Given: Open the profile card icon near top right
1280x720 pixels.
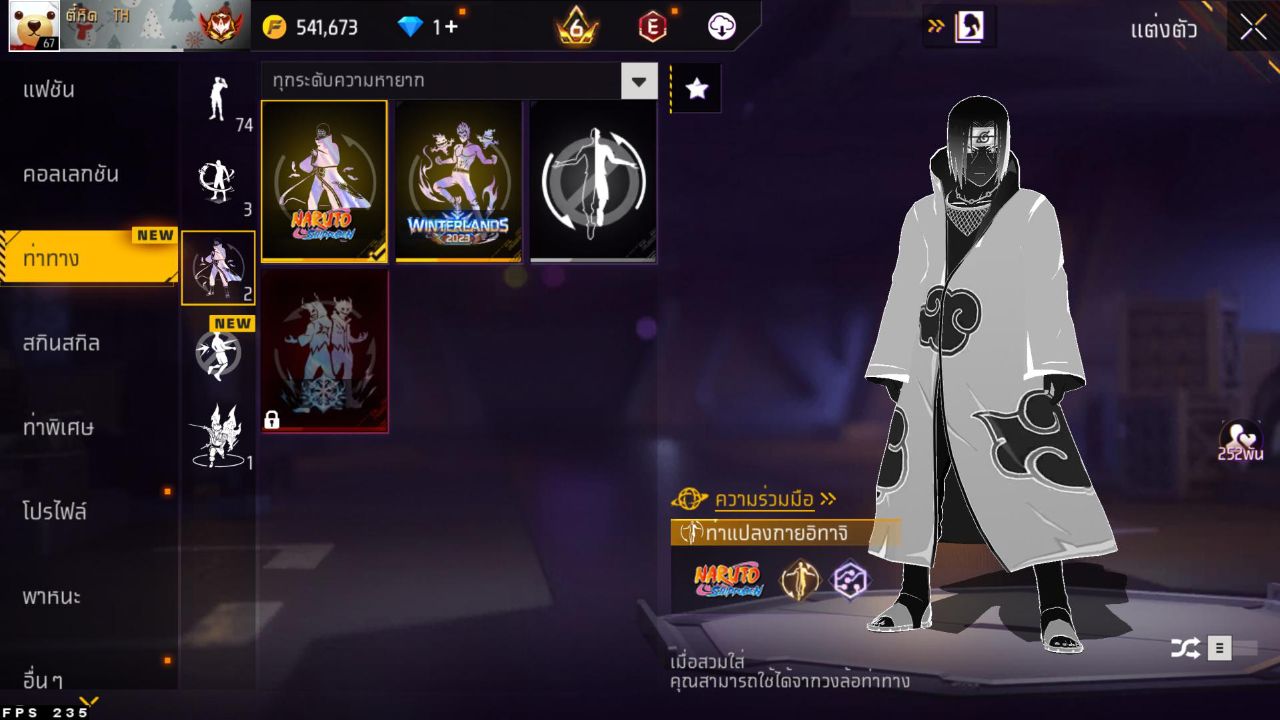Looking at the screenshot, I should pos(967,27).
